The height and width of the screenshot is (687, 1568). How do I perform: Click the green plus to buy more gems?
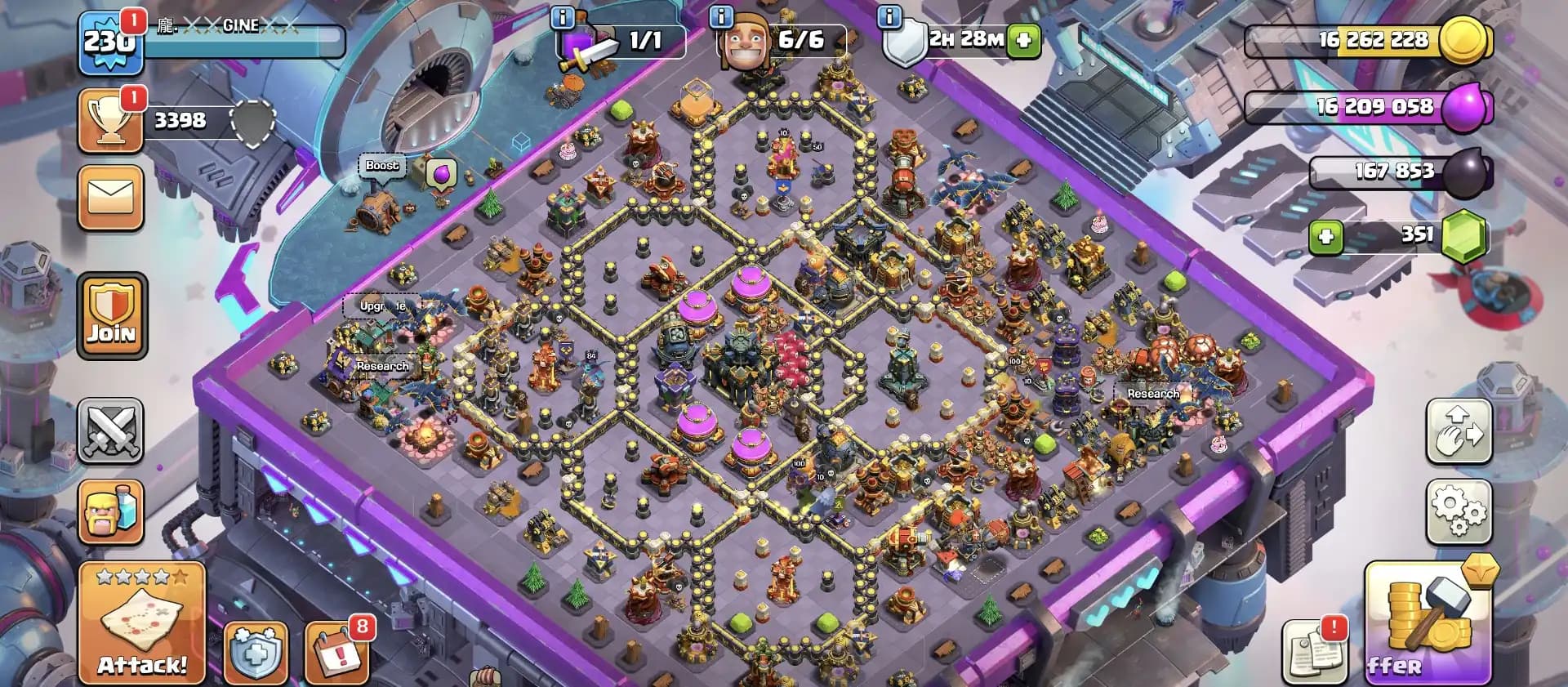tap(1326, 234)
